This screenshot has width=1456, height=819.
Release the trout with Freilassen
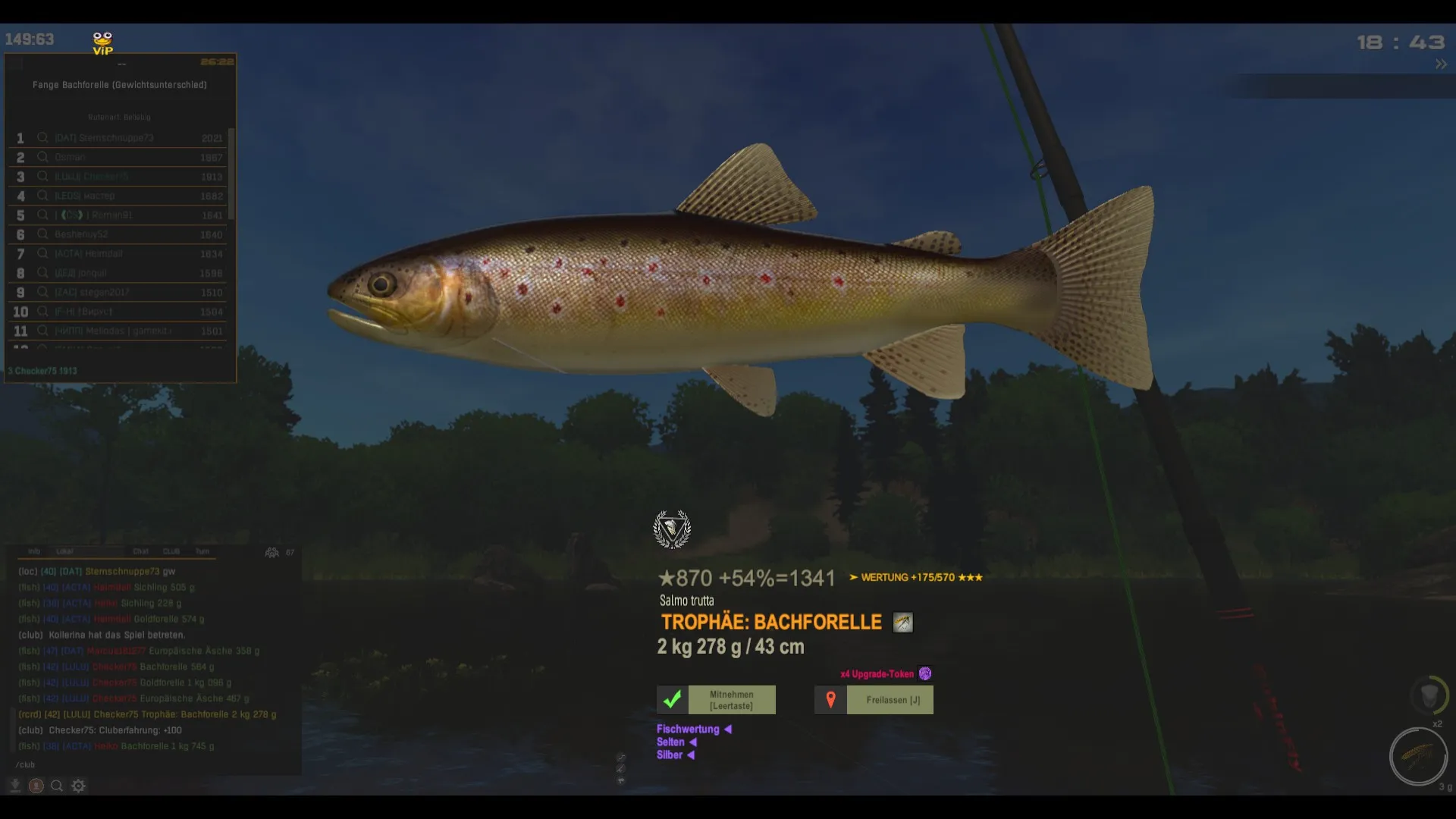point(874,700)
